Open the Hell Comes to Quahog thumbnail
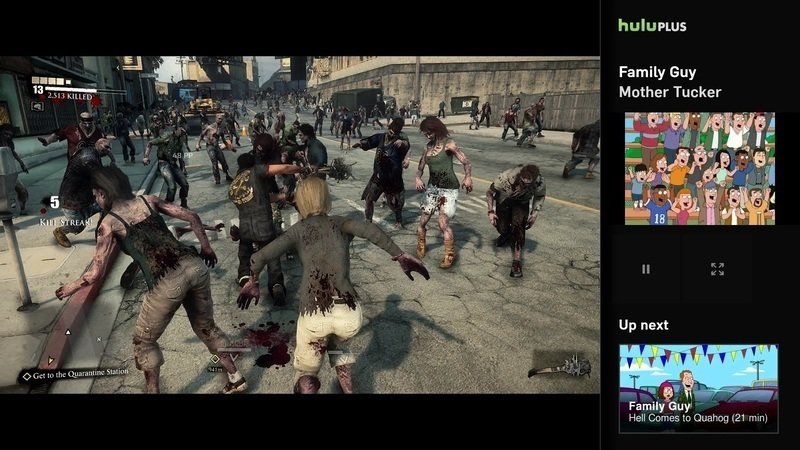The width and height of the screenshot is (800, 450). tap(698, 388)
